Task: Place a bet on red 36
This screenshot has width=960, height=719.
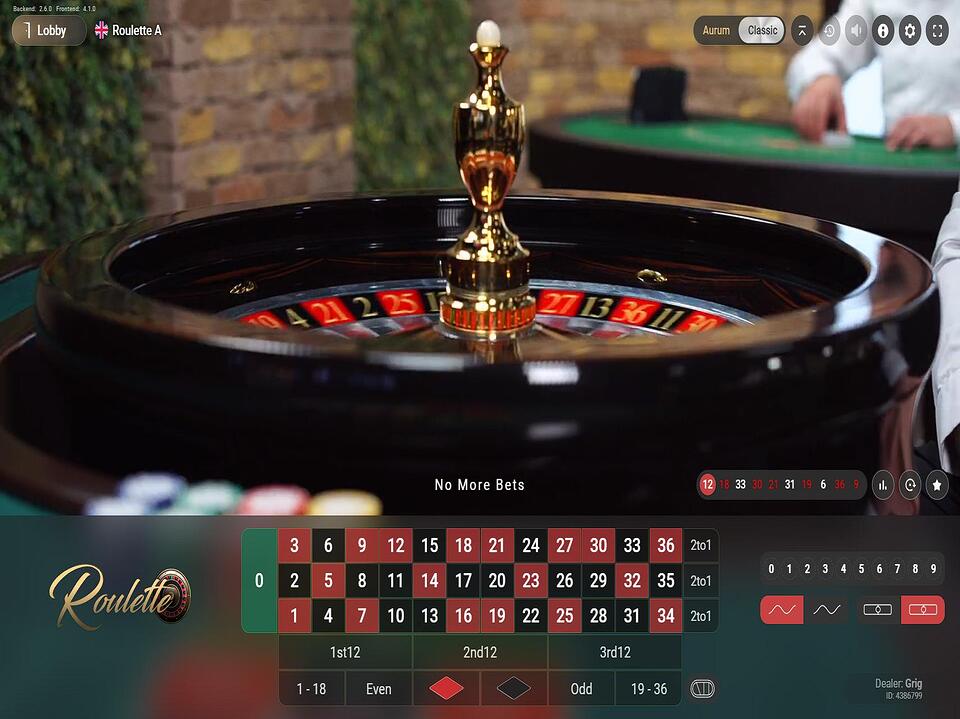Action: click(x=666, y=546)
